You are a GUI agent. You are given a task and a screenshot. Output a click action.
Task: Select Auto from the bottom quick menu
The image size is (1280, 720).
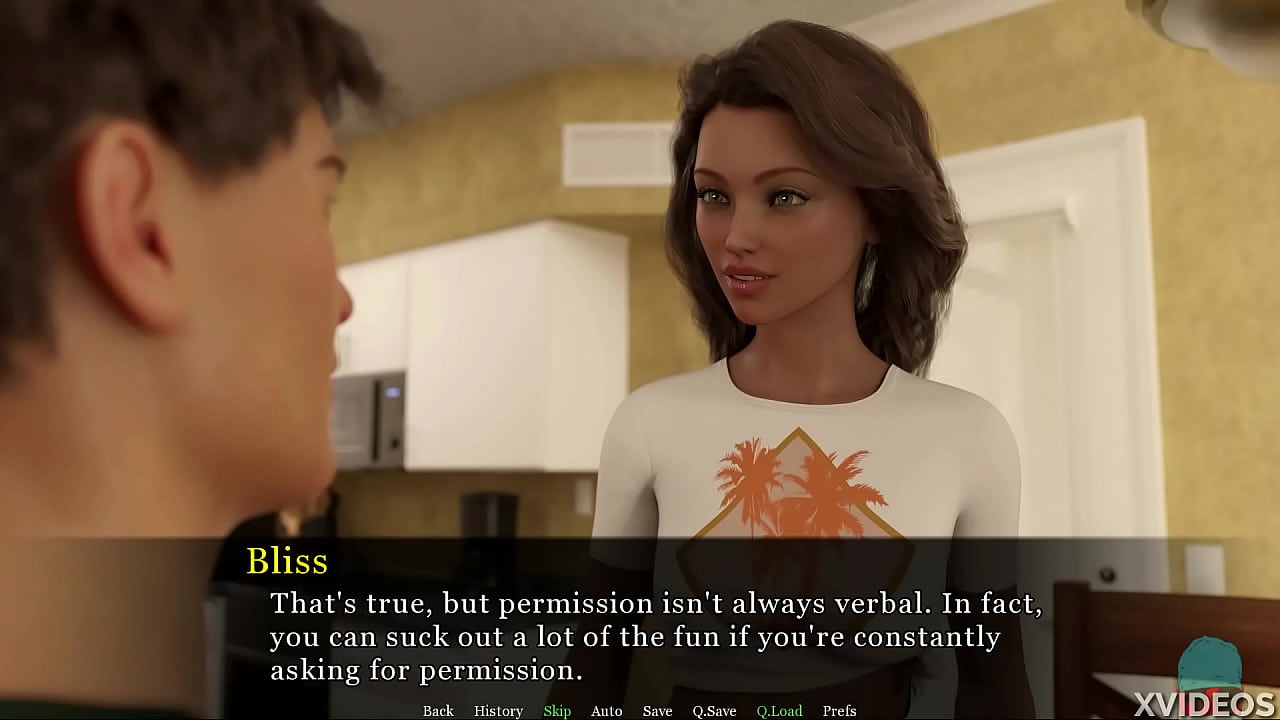coord(607,710)
